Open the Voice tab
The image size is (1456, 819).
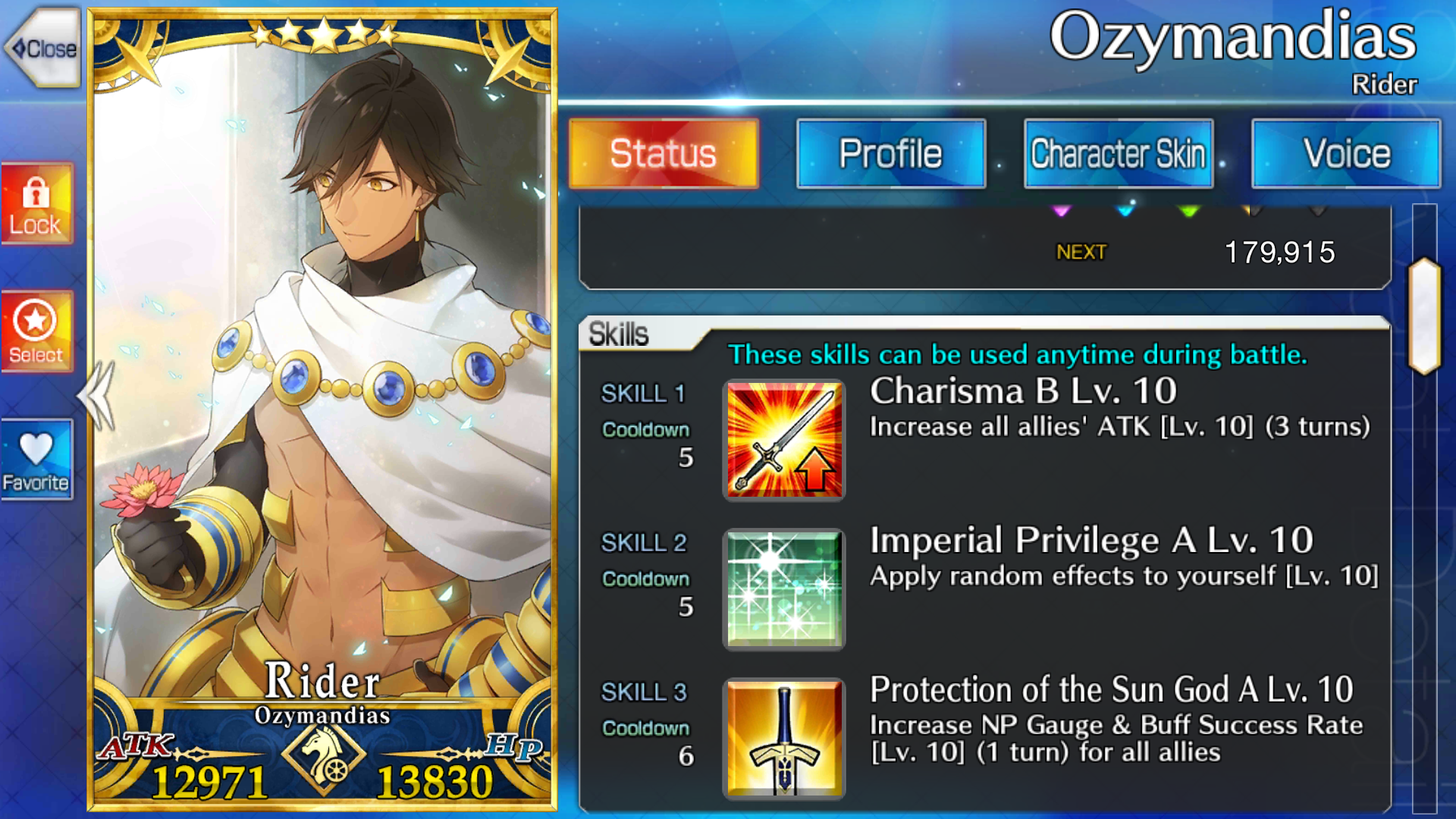(x=1346, y=154)
